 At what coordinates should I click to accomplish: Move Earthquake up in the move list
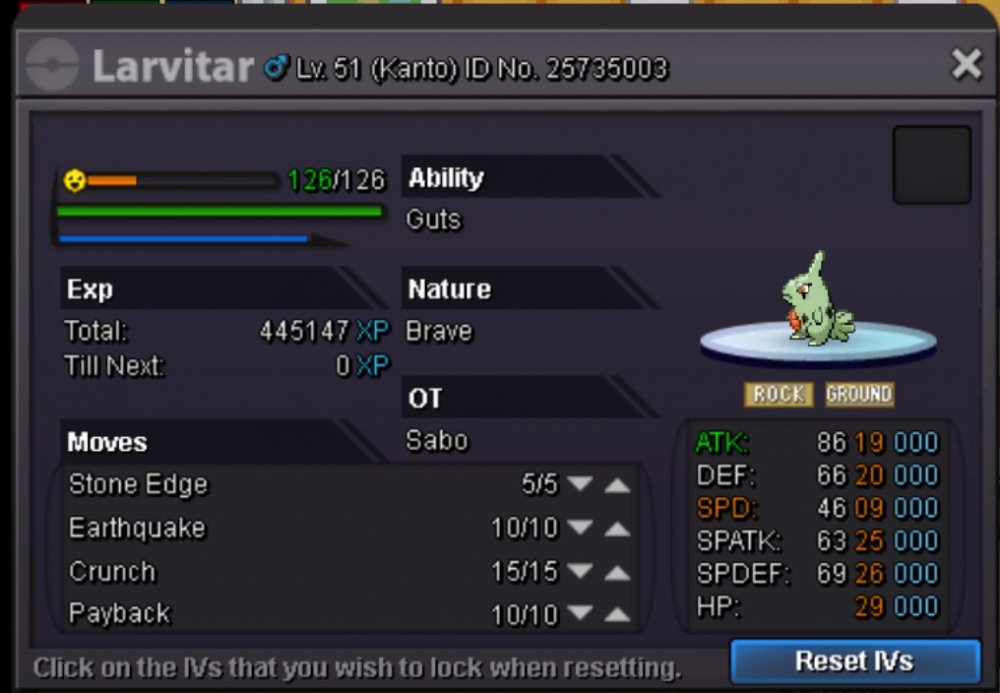click(618, 529)
